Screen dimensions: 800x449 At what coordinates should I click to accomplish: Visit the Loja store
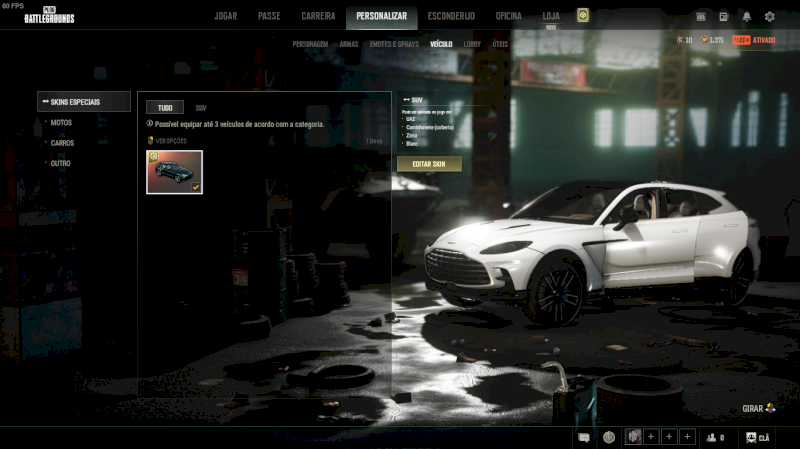551,16
